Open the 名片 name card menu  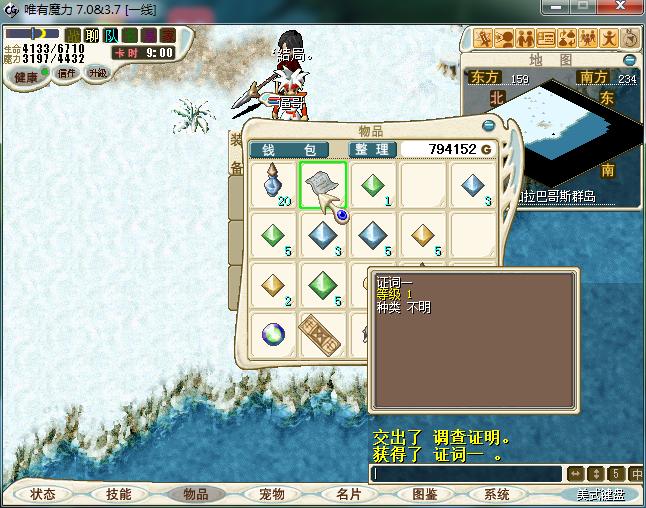pyautogui.click(x=348, y=494)
